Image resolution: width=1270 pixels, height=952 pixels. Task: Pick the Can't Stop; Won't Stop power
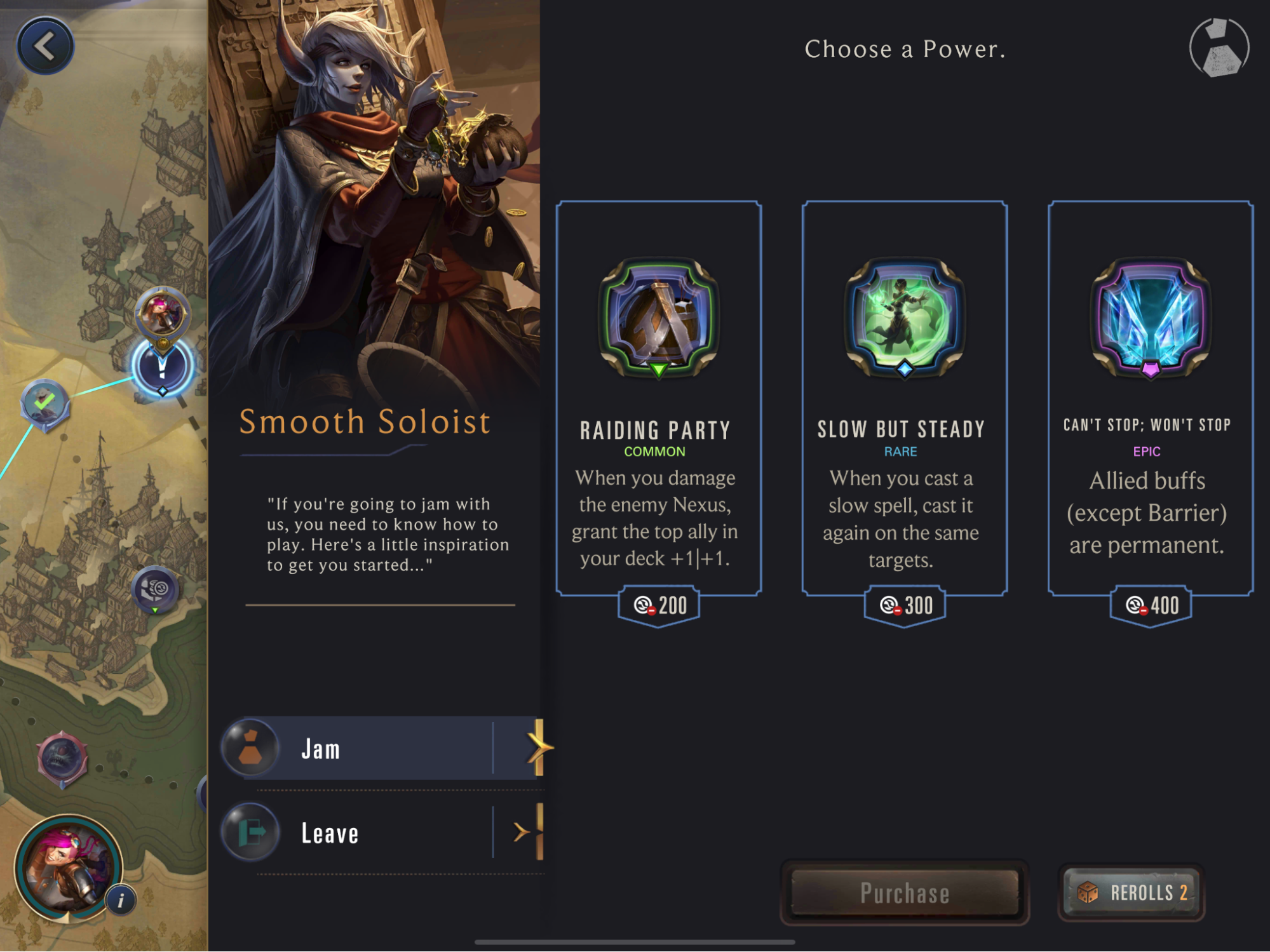point(1150,398)
